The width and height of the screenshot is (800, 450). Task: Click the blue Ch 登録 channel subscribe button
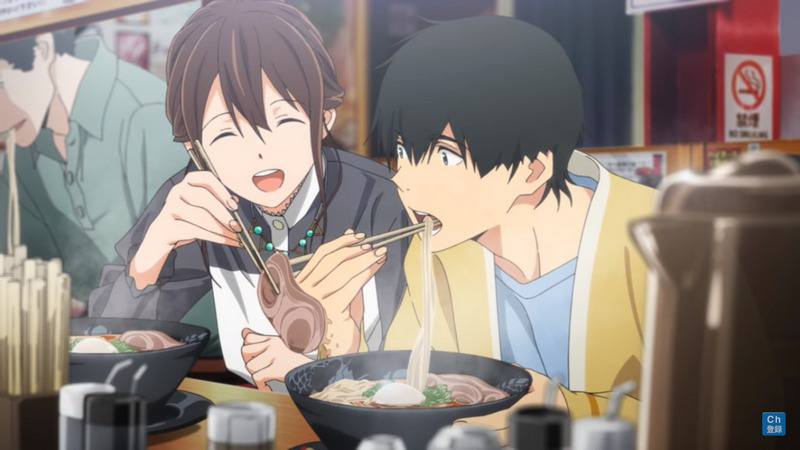click(x=773, y=423)
